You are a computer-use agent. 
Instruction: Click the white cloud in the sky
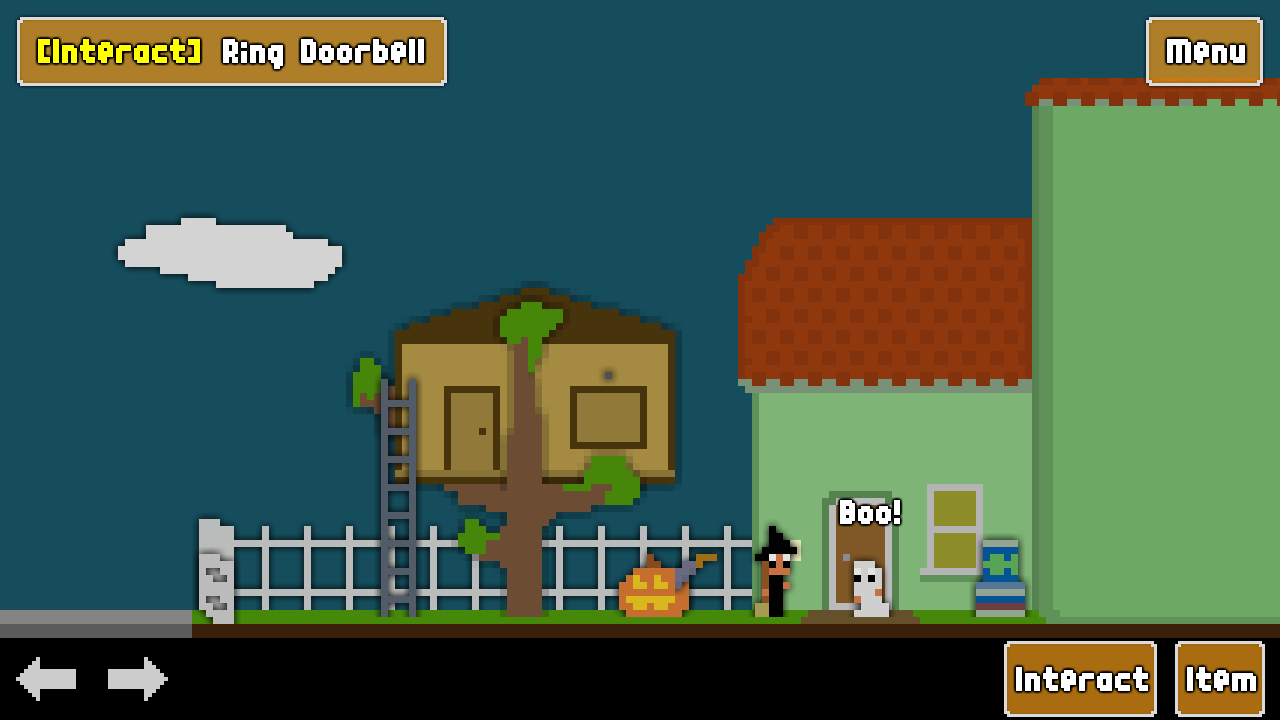point(230,250)
